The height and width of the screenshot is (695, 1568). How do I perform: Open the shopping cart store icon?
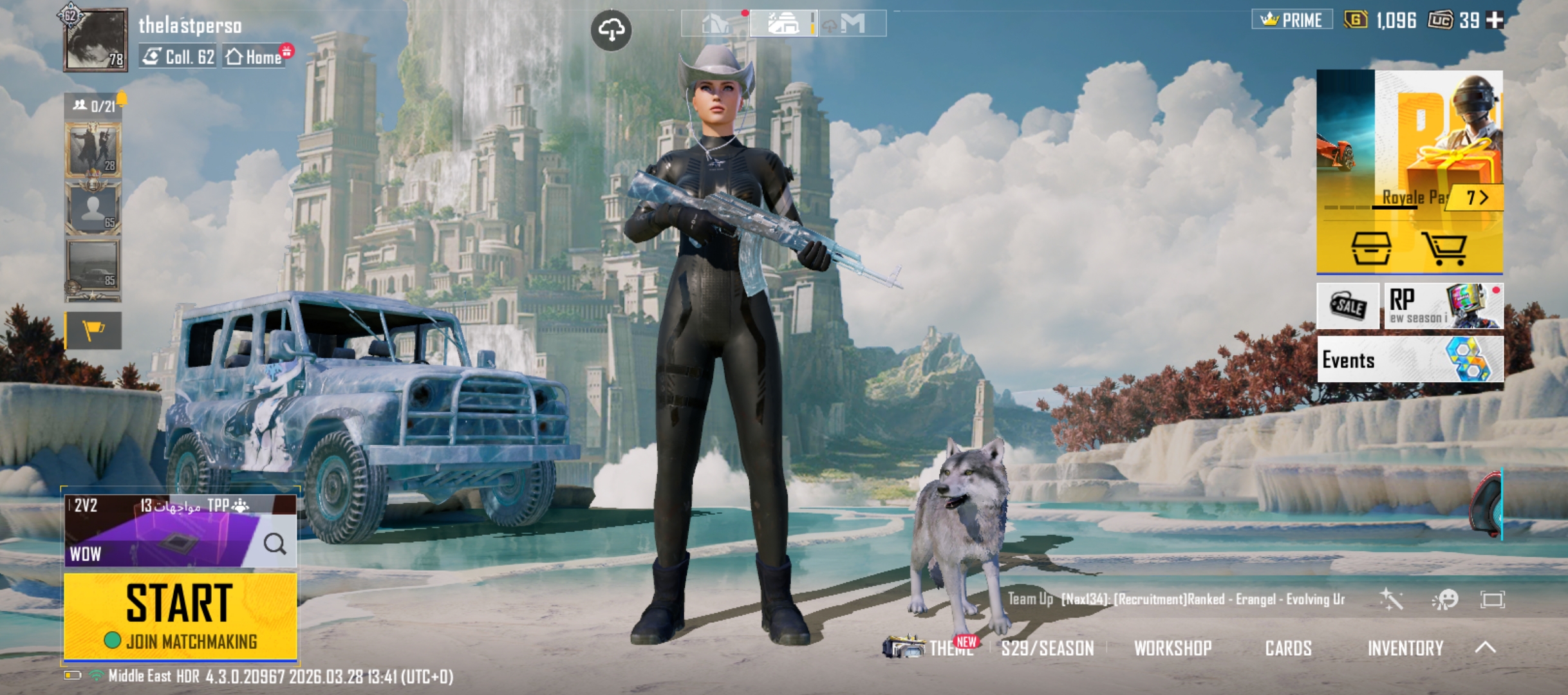point(1444,248)
